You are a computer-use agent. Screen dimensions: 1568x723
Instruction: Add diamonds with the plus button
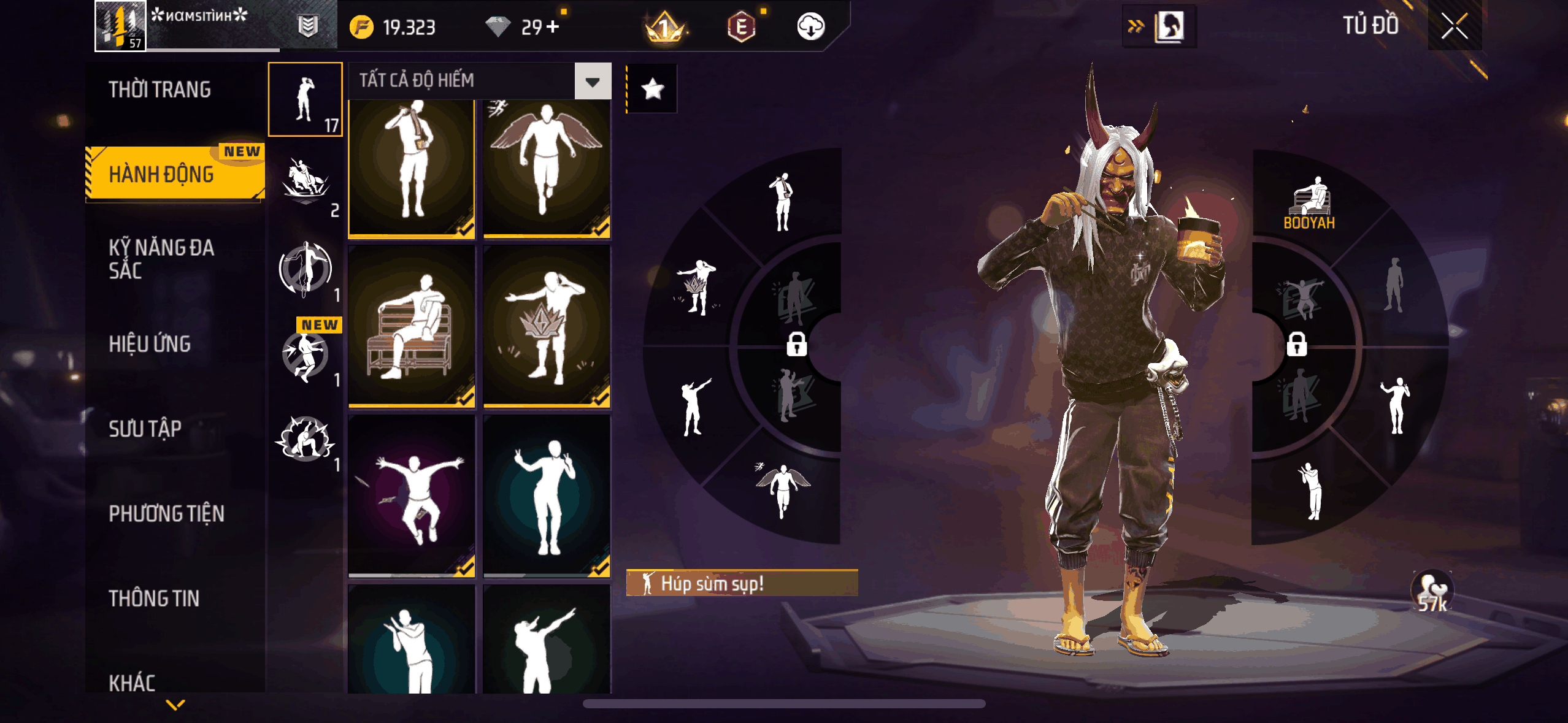point(552,27)
